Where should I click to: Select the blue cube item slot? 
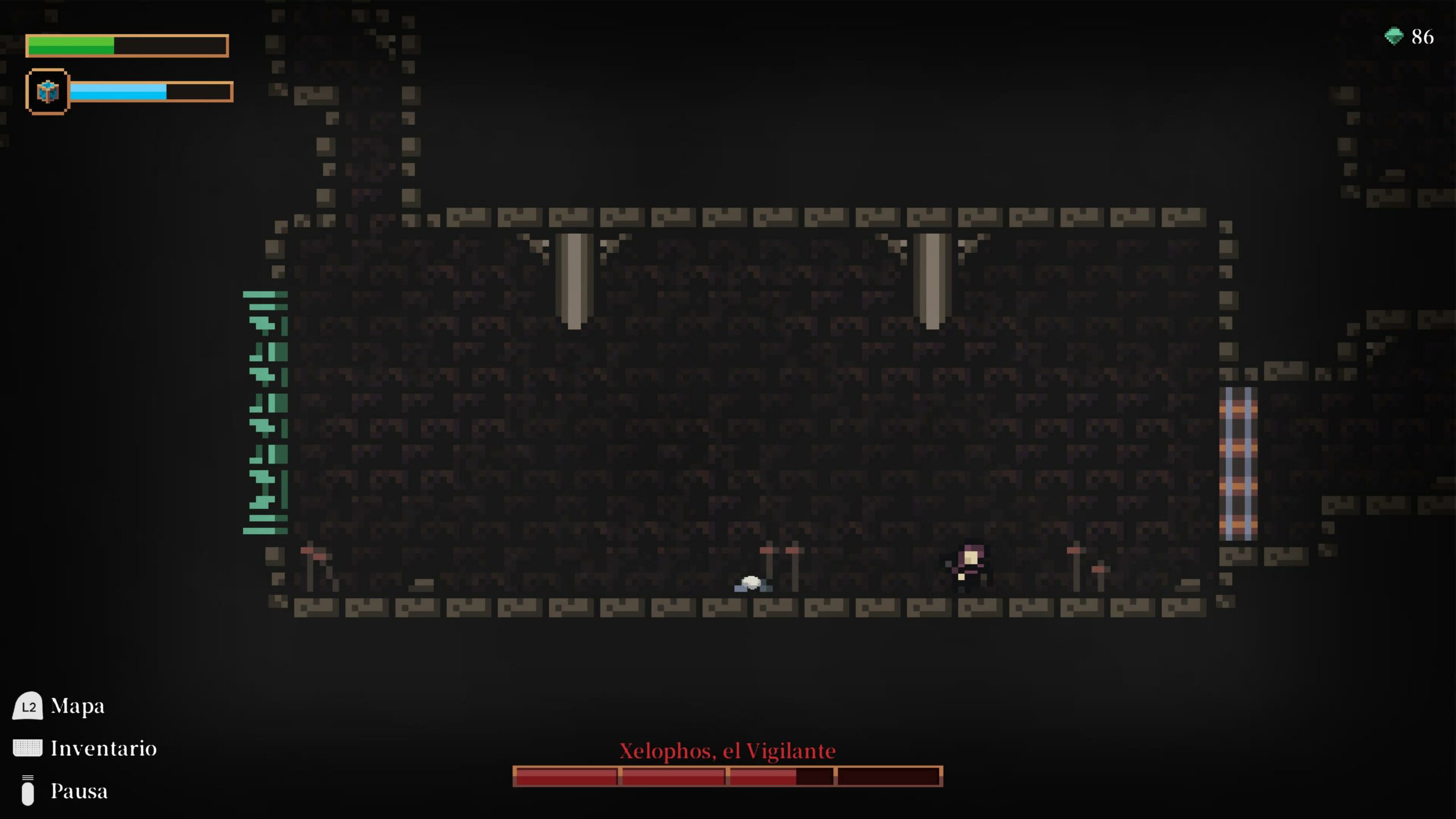[x=47, y=92]
